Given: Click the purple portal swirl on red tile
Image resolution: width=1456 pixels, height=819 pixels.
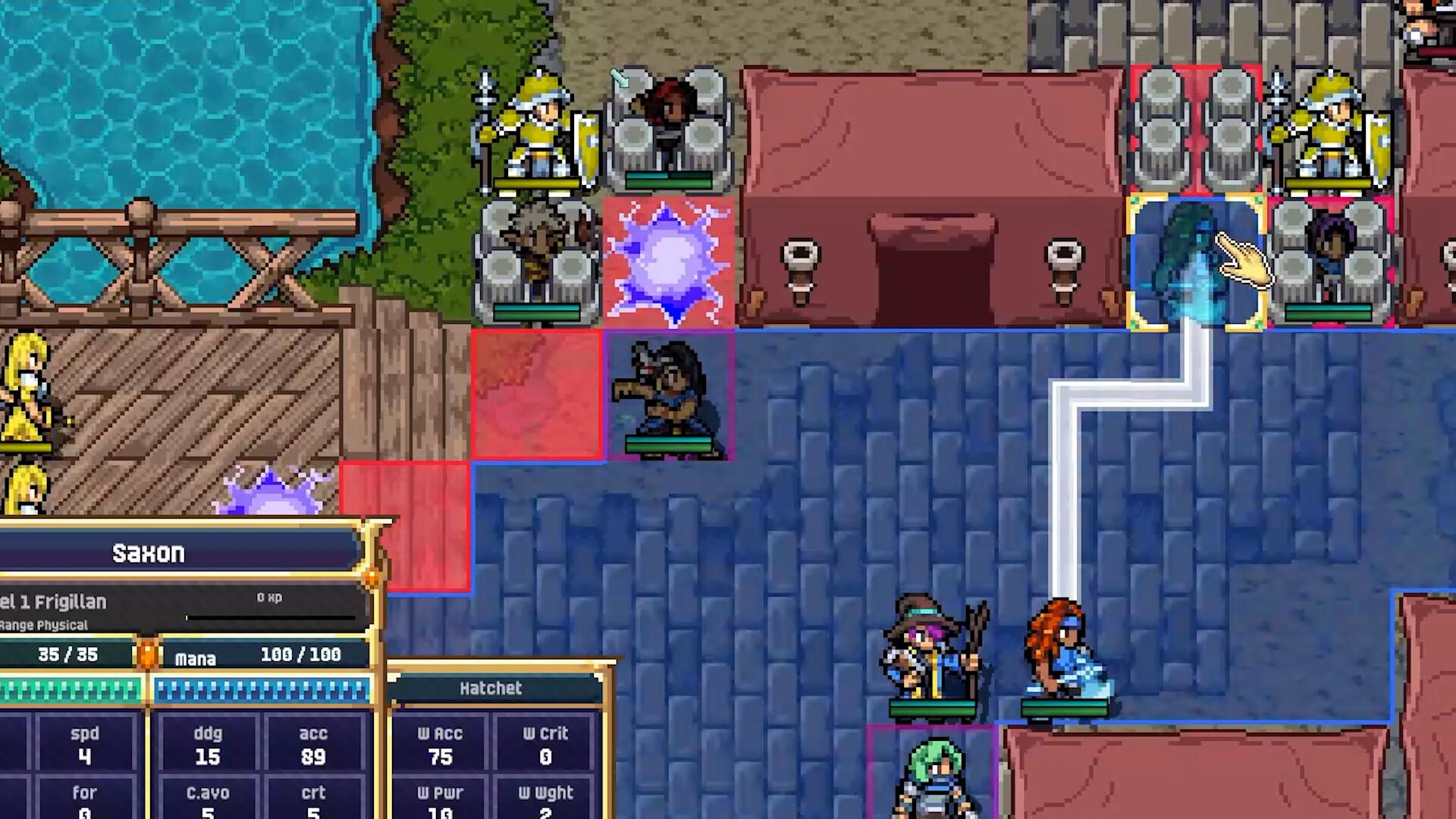Looking at the screenshot, I should point(667,262).
